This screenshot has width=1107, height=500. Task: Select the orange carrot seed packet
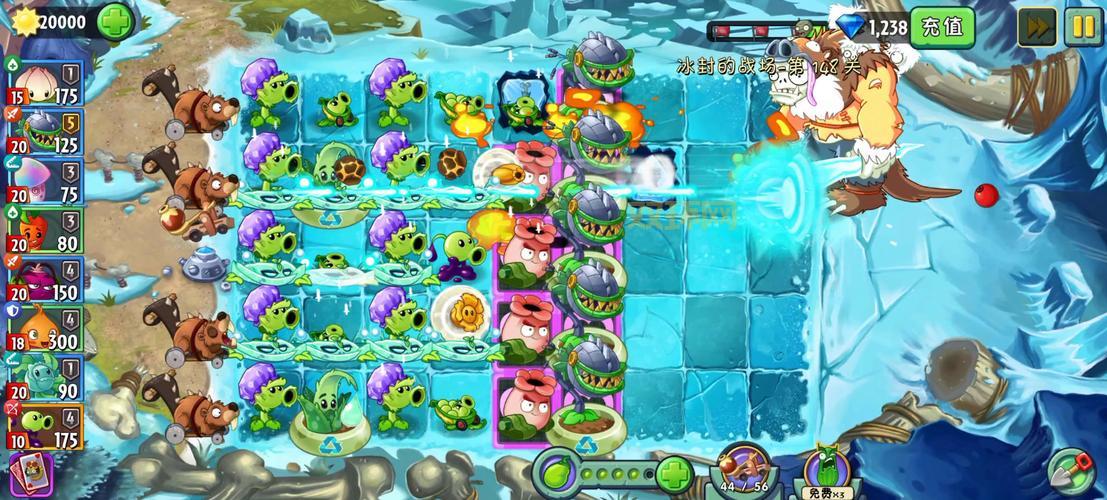(43, 232)
